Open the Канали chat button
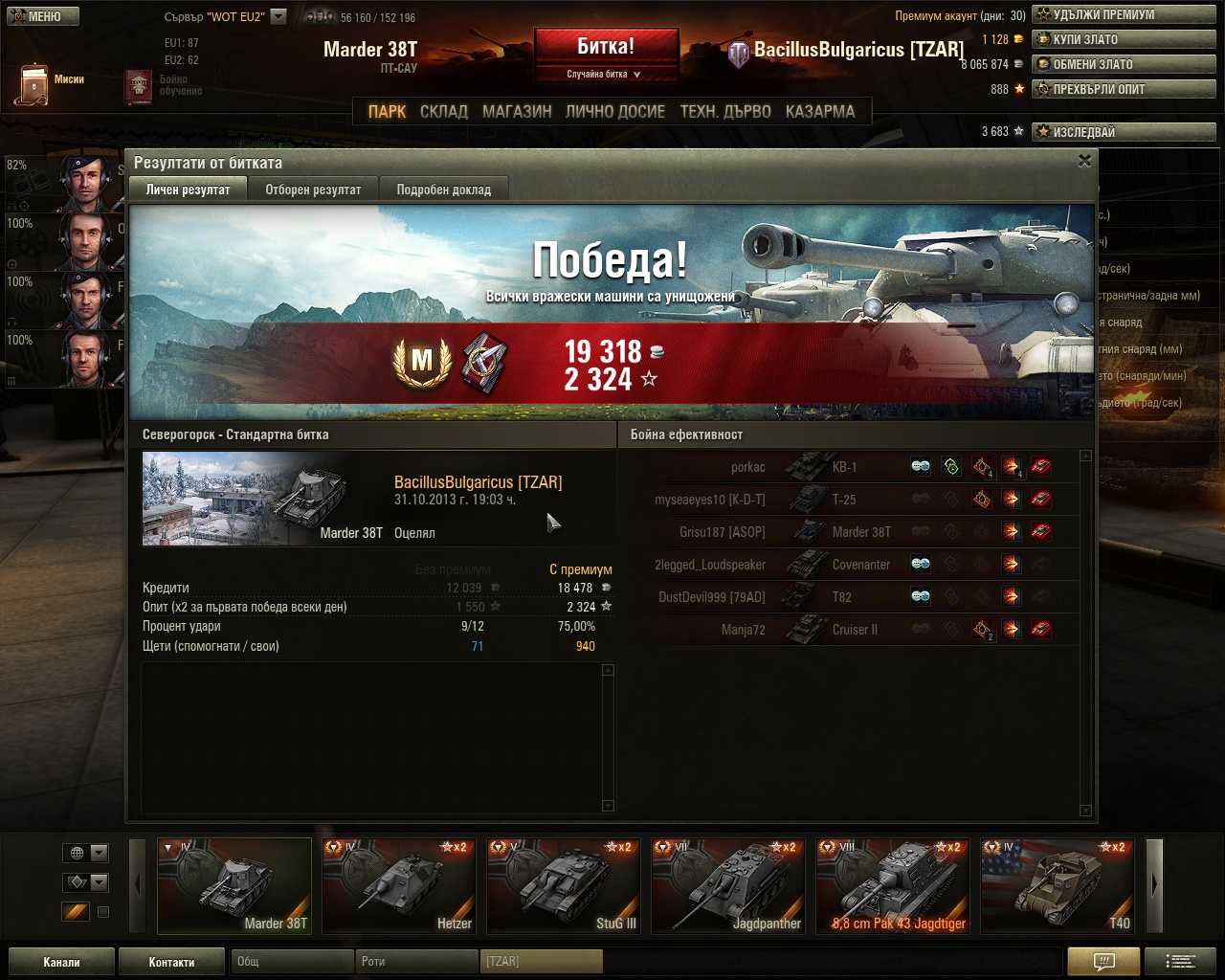Screen dimensions: 1225x980 click(61, 962)
